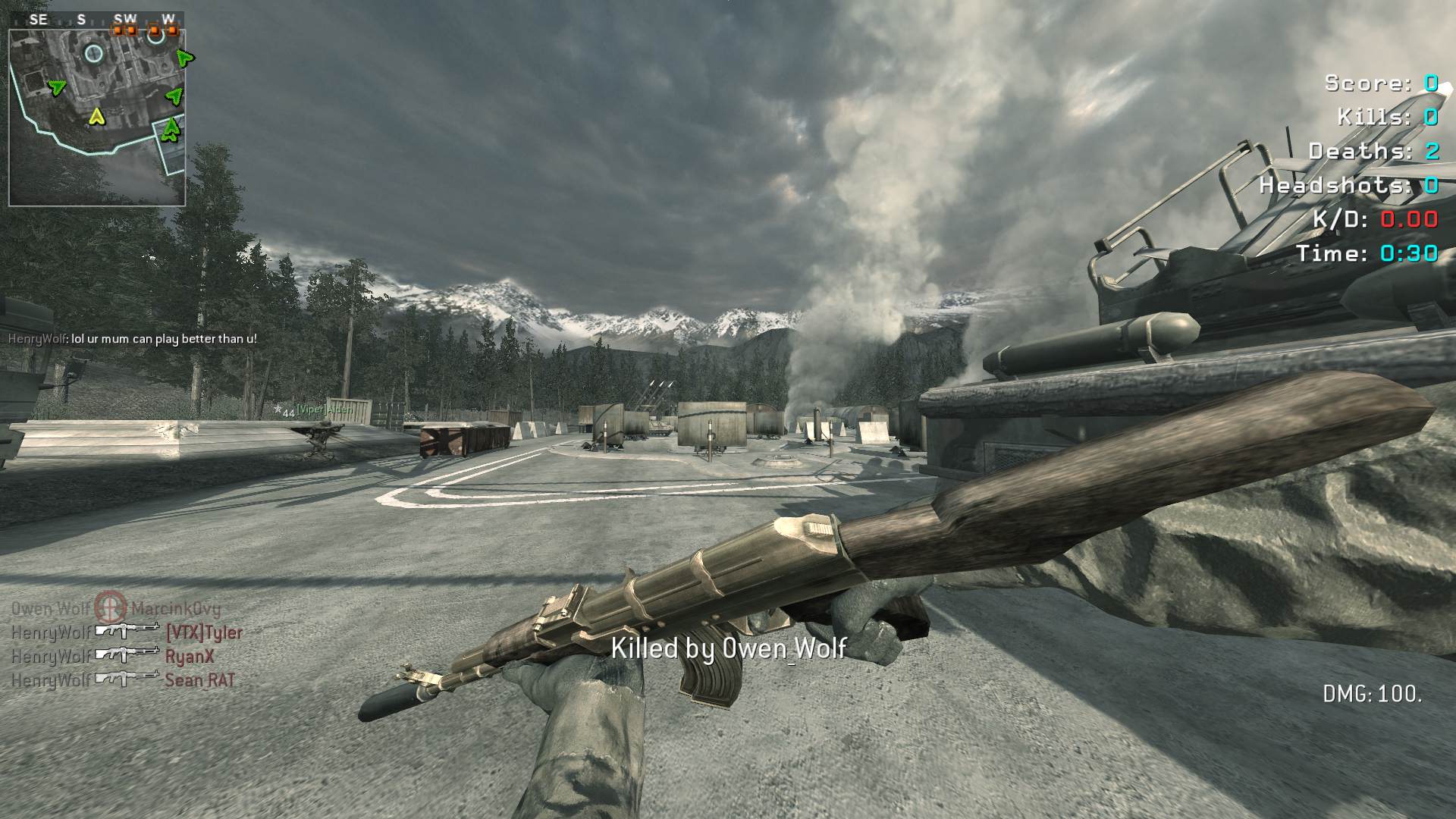
Task: Select the yellow player arrow on minimap
Action: click(96, 117)
